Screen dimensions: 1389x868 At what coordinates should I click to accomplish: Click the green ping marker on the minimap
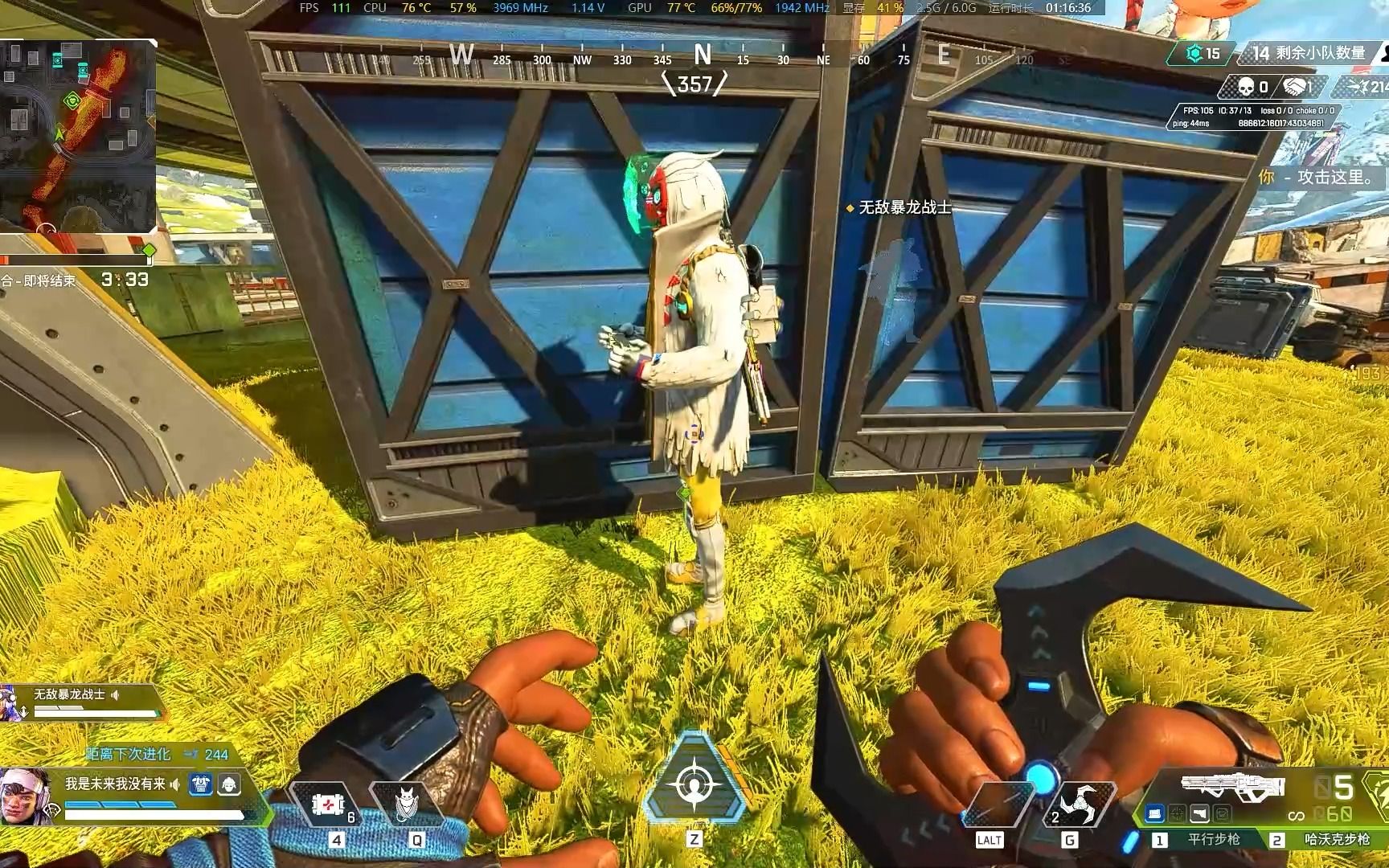click(72, 100)
